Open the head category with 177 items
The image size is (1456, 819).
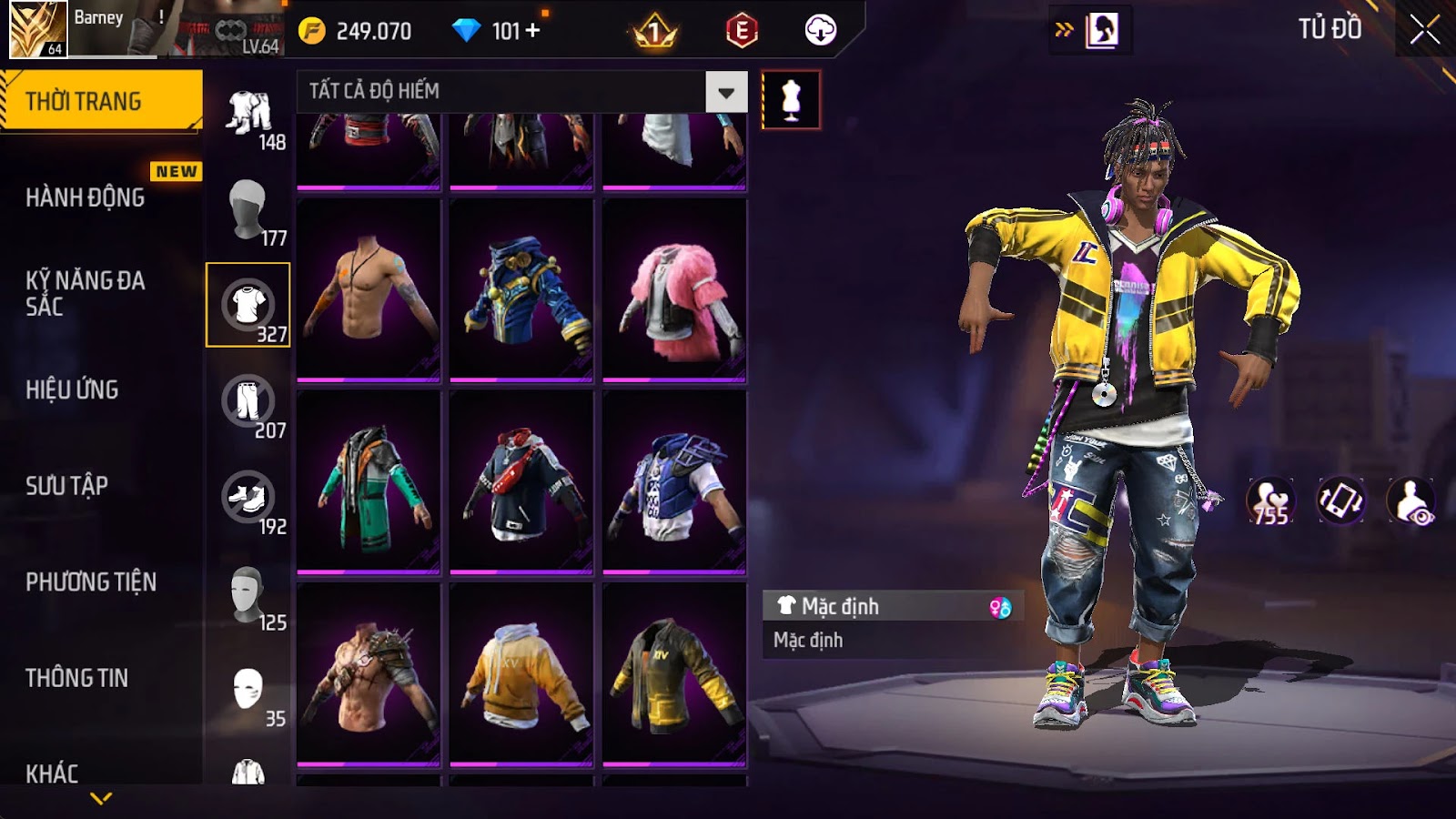click(248, 209)
